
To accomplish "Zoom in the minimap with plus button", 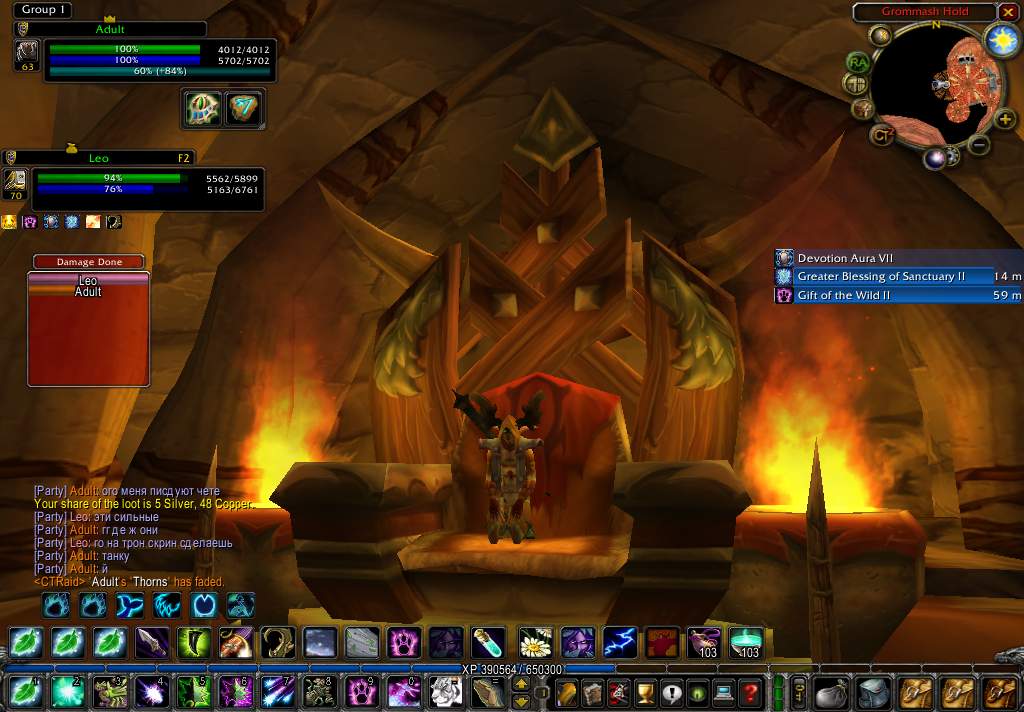I will click(x=1005, y=120).
